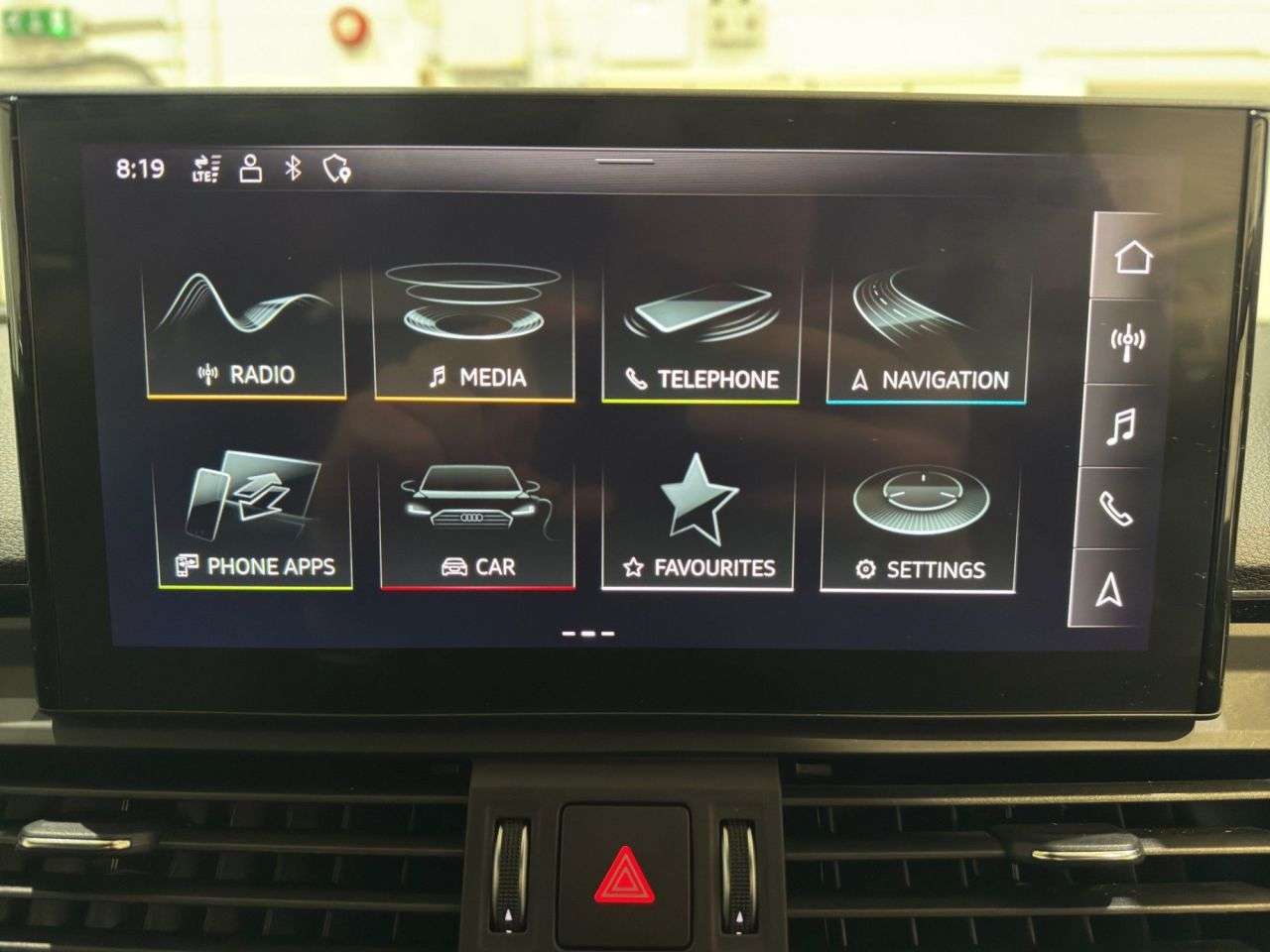Tap the 8:19 clock display

click(139, 169)
